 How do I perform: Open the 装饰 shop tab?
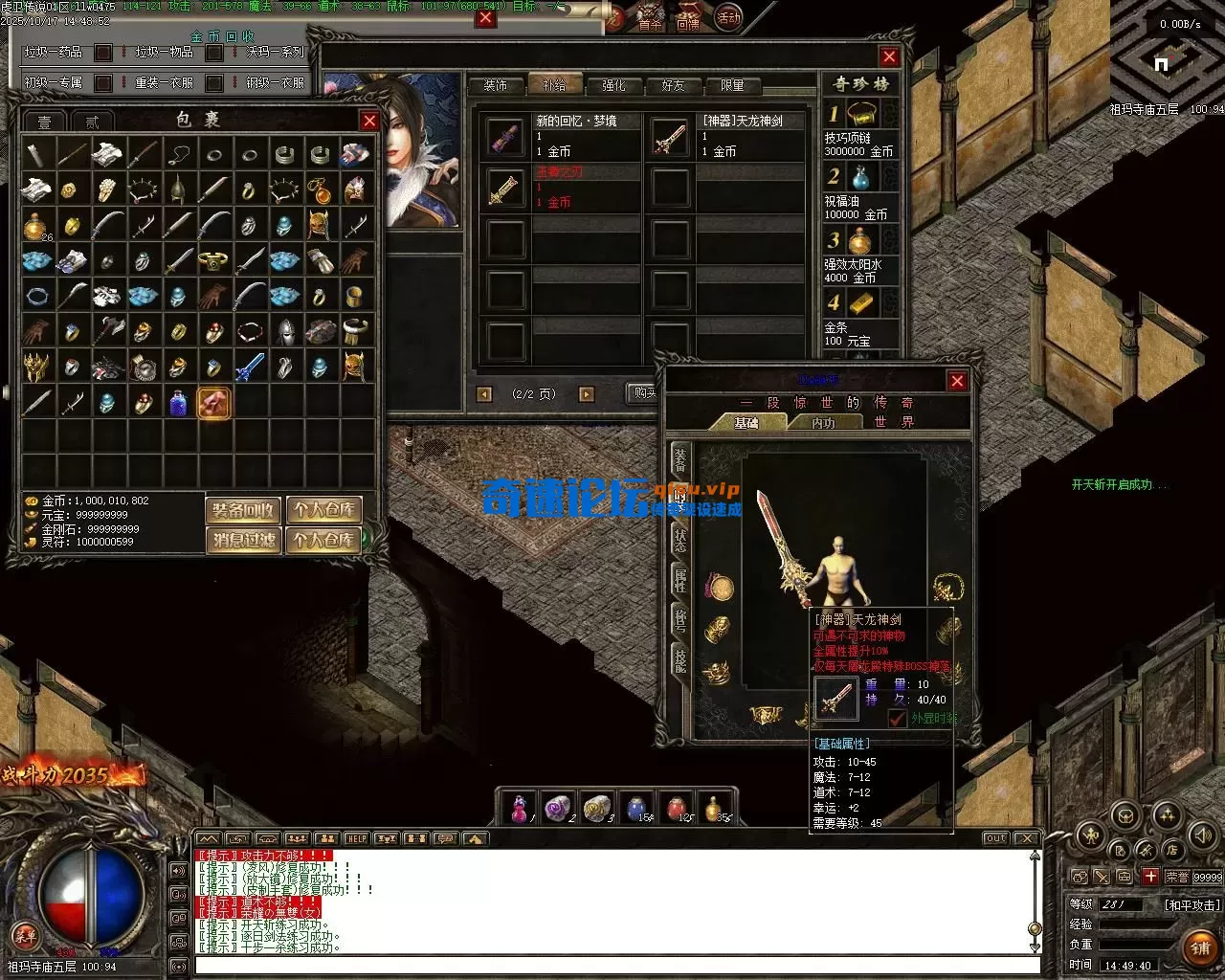tap(495, 85)
